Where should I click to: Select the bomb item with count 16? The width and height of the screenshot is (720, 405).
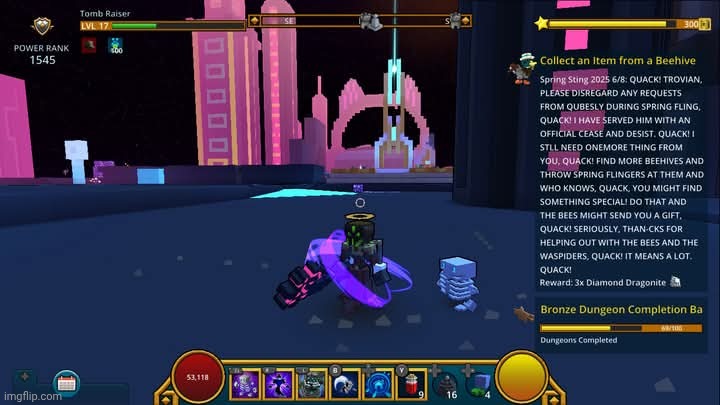point(446,384)
